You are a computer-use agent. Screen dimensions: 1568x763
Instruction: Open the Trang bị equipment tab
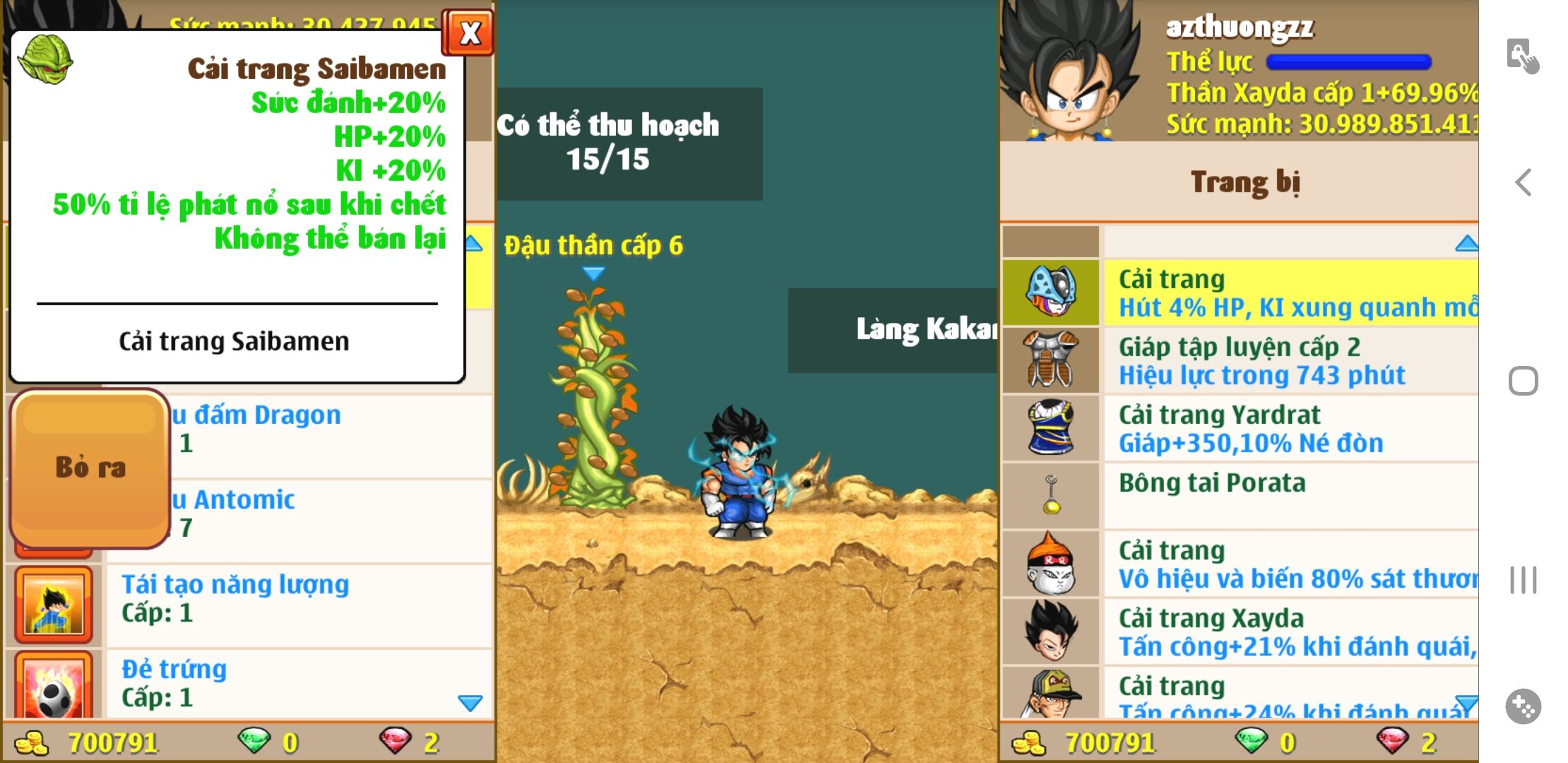pos(1245,182)
